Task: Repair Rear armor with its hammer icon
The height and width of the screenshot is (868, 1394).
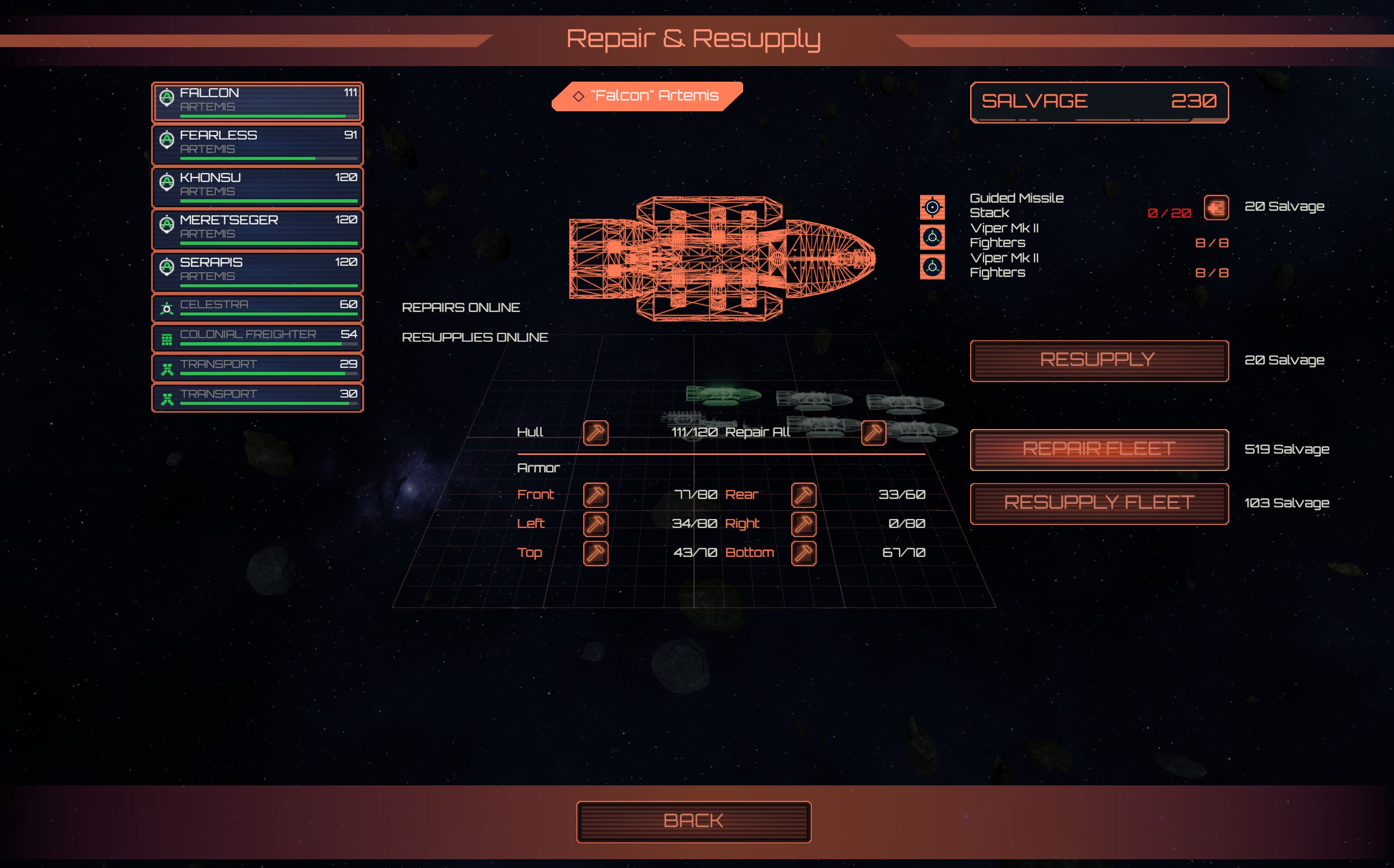Action: point(804,494)
